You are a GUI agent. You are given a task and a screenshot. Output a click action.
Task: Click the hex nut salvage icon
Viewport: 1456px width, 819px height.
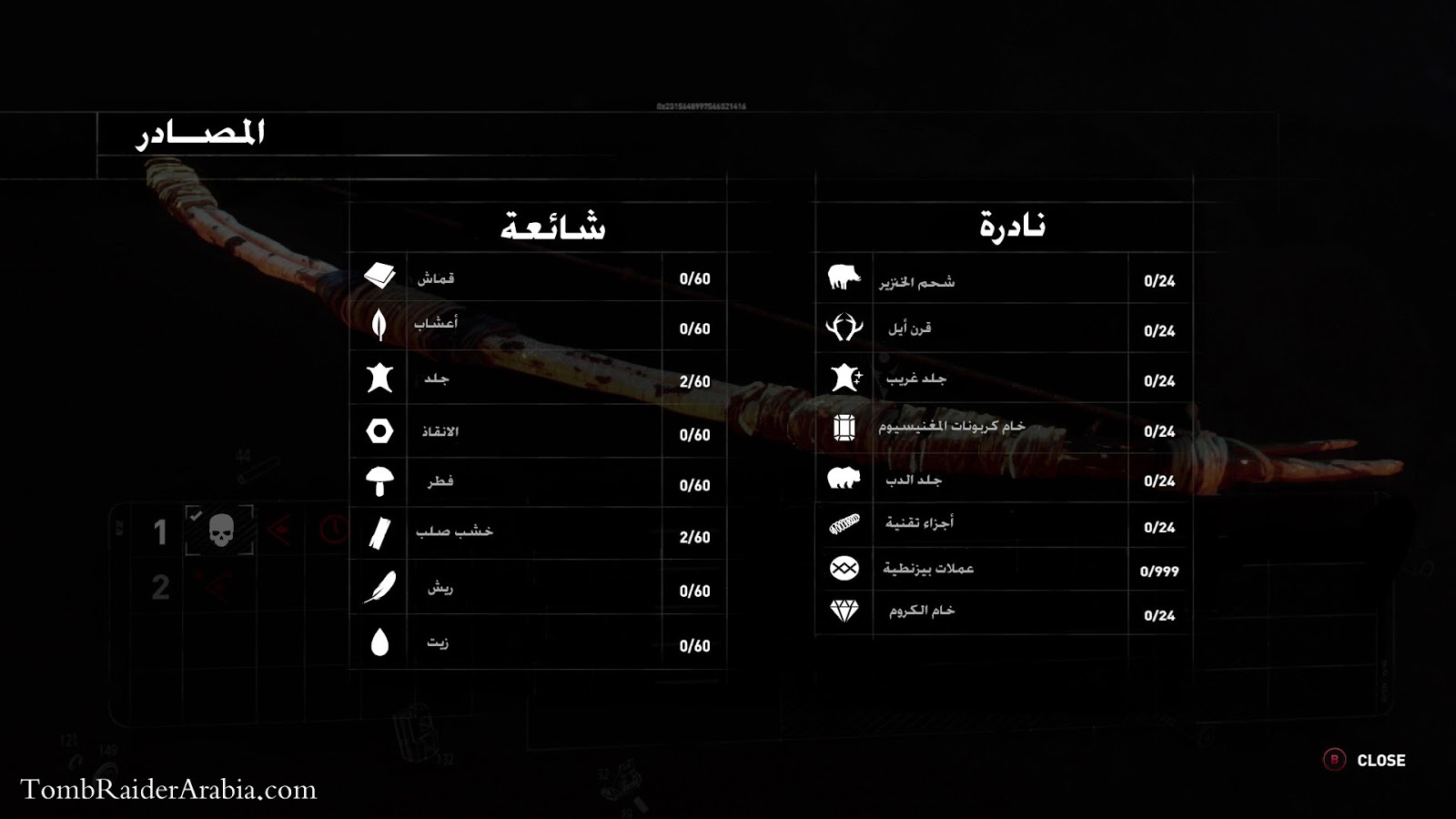(379, 431)
